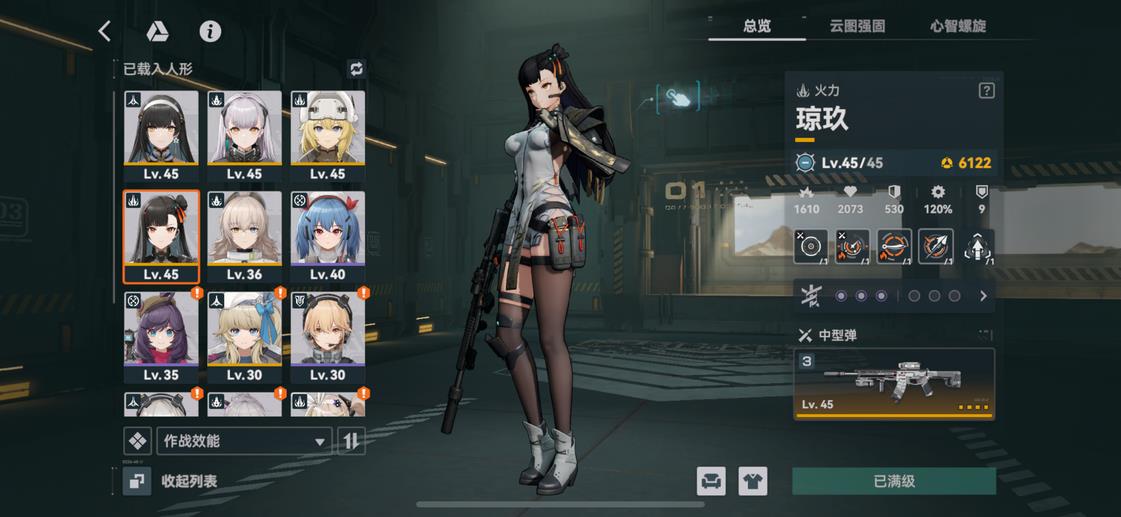Open the 作战效能 sorting dropdown
The image size is (1121, 517).
(244, 441)
